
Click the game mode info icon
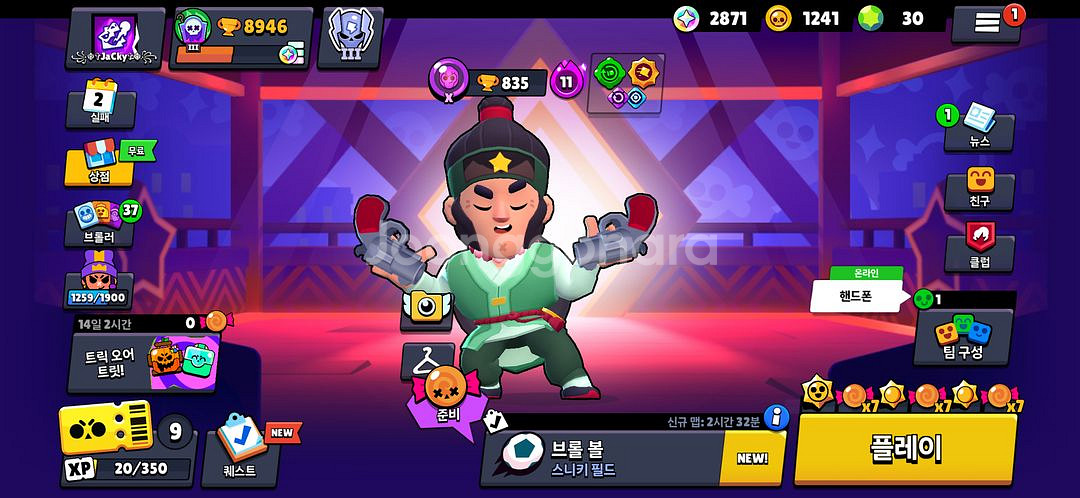coord(776,417)
